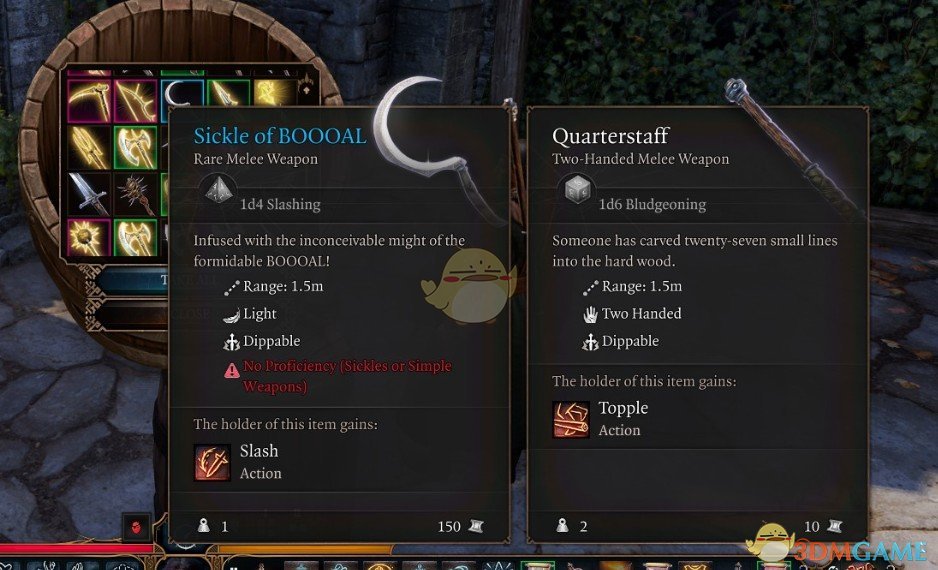The height and width of the screenshot is (570, 938).
Task: Select the blue-bordered Sickle of BOOOAL slot
Action: [181, 98]
